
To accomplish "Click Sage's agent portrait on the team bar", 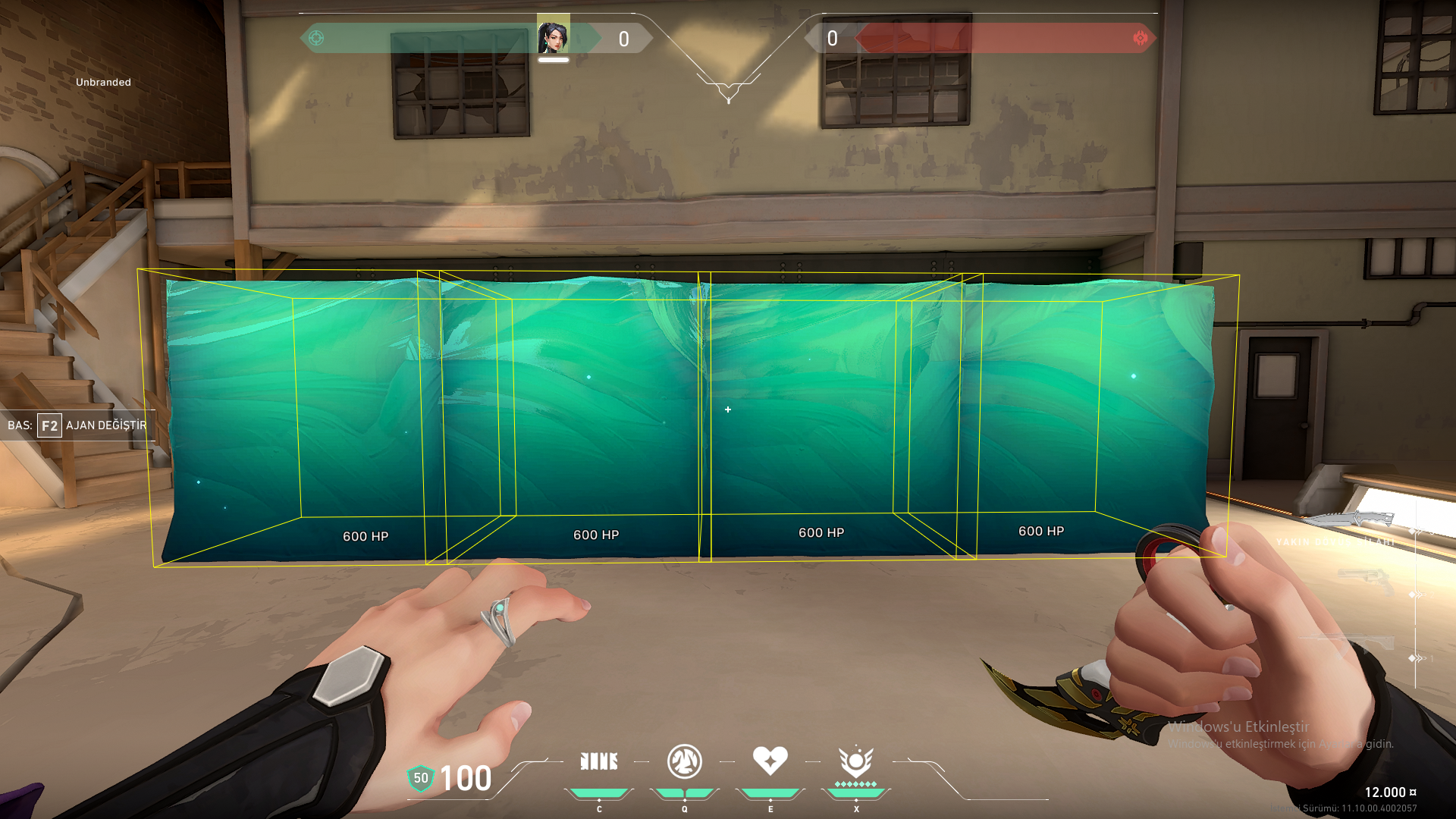I will pyautogui.click(x=553, y=36).
